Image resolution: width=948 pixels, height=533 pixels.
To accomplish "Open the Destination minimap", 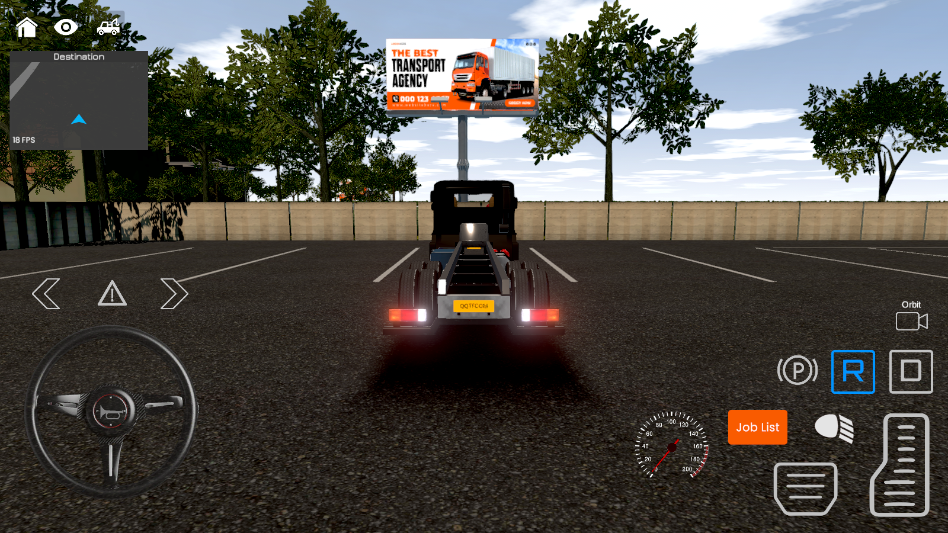I will (x=79, y=100).
